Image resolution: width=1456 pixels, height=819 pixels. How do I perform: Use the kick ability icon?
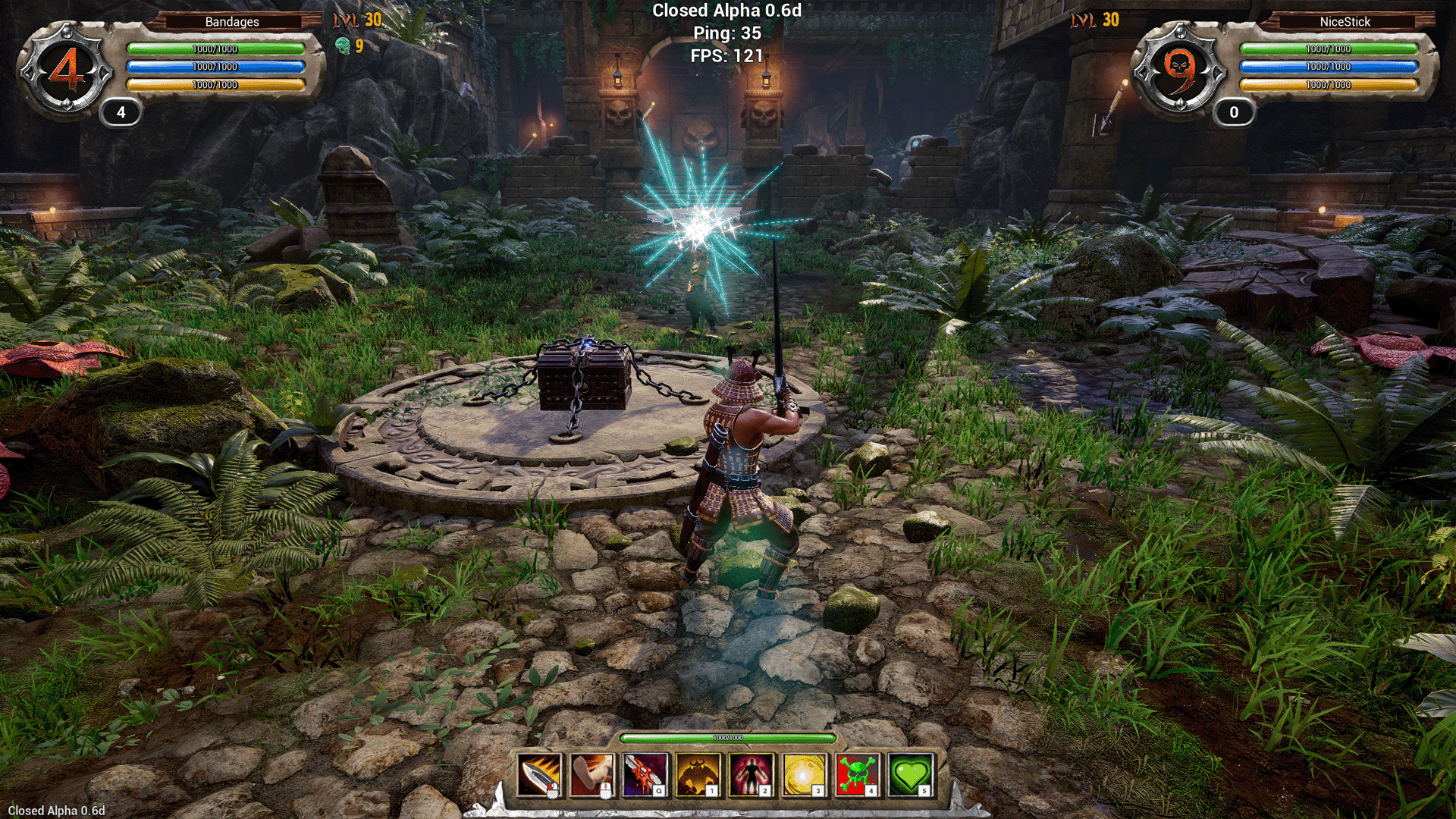(591, 775)
